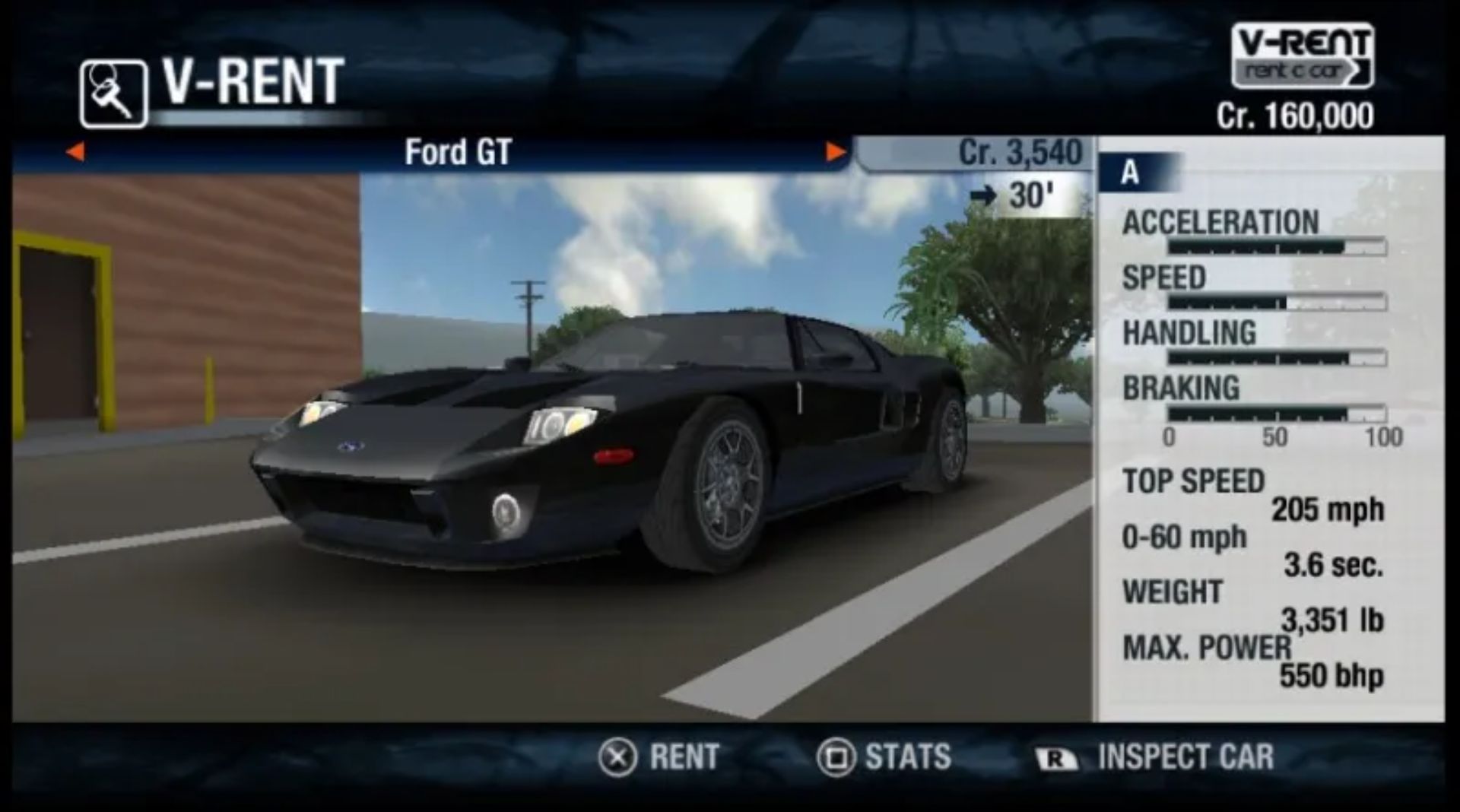Select the INSPECT CAR option
1460x812 pixels.
click(1154, 757)
